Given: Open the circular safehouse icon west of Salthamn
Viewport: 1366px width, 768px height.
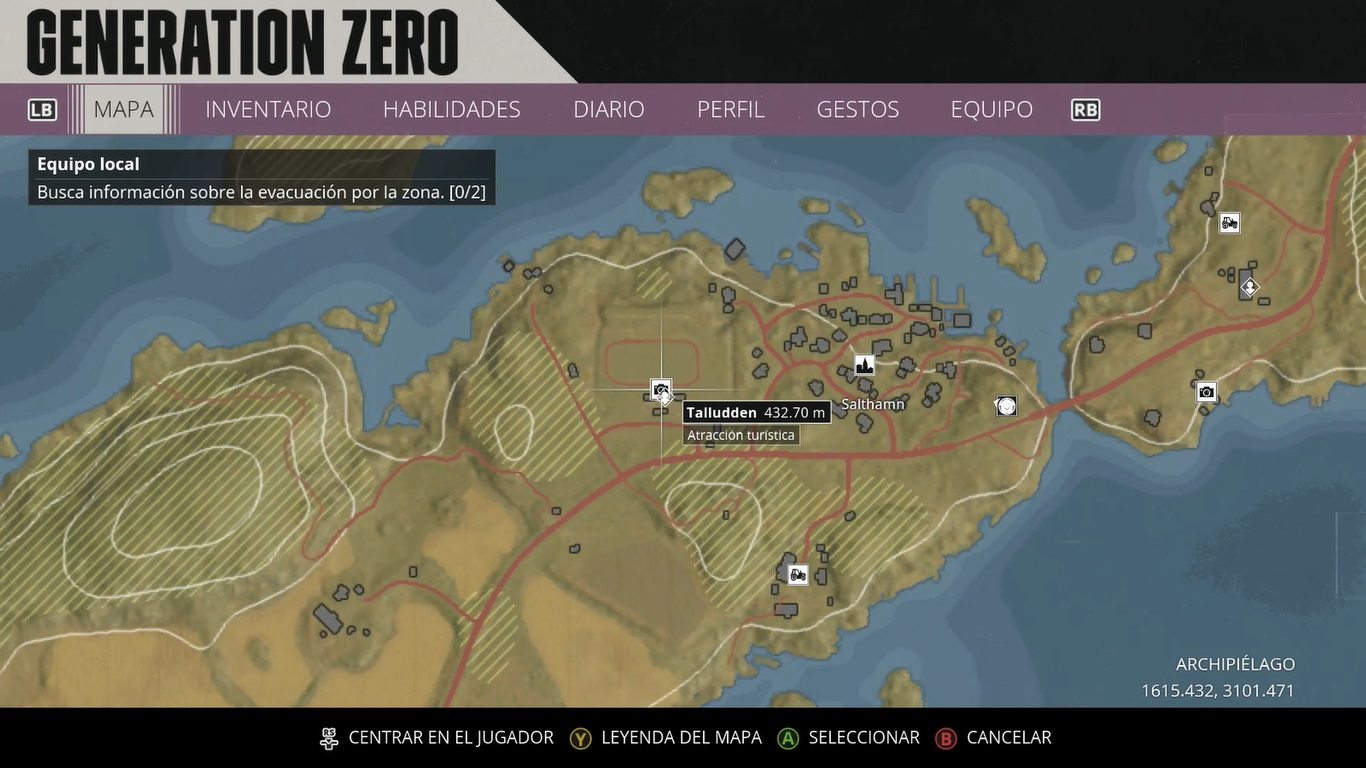Looking at the screenshot, I should 1005,405.
